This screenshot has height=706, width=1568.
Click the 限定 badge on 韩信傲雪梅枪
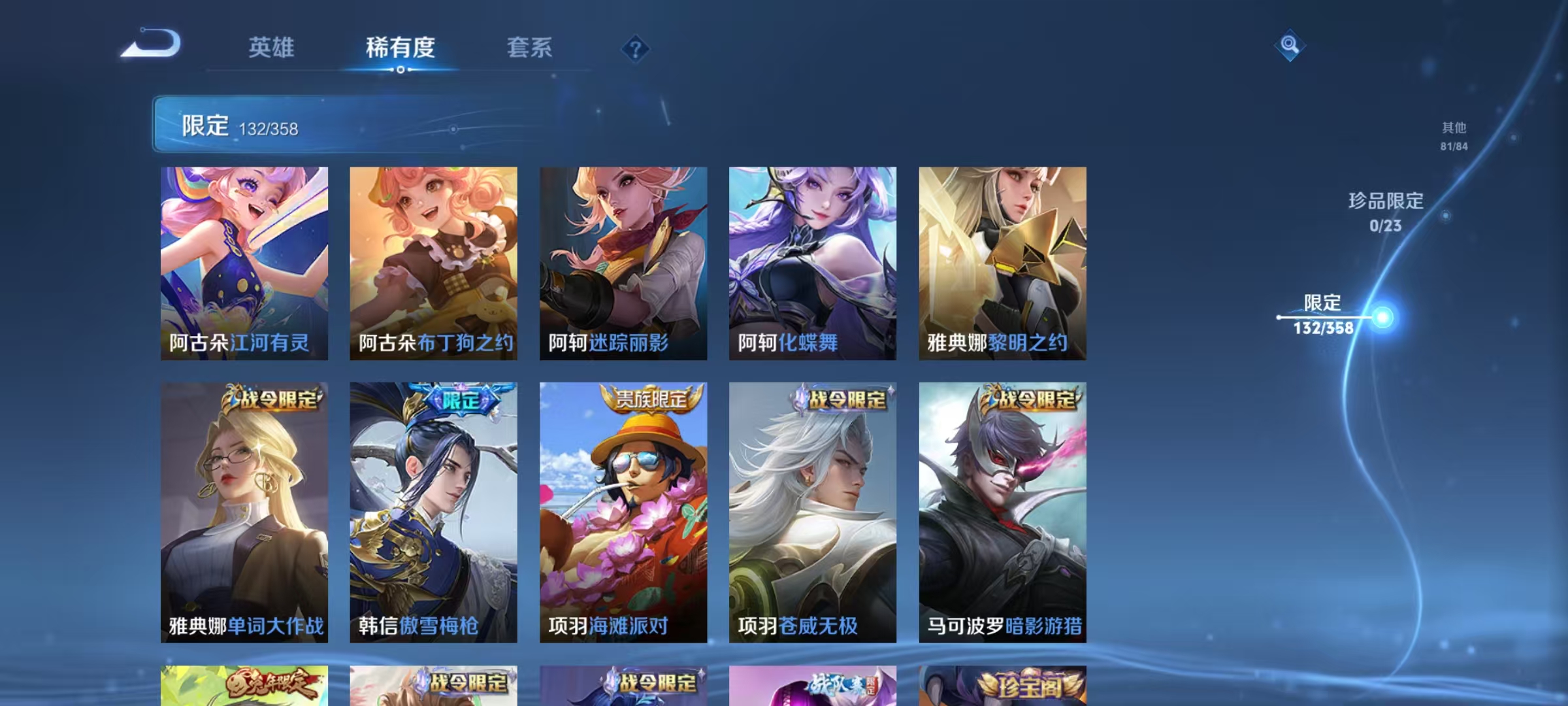[461, 397]
